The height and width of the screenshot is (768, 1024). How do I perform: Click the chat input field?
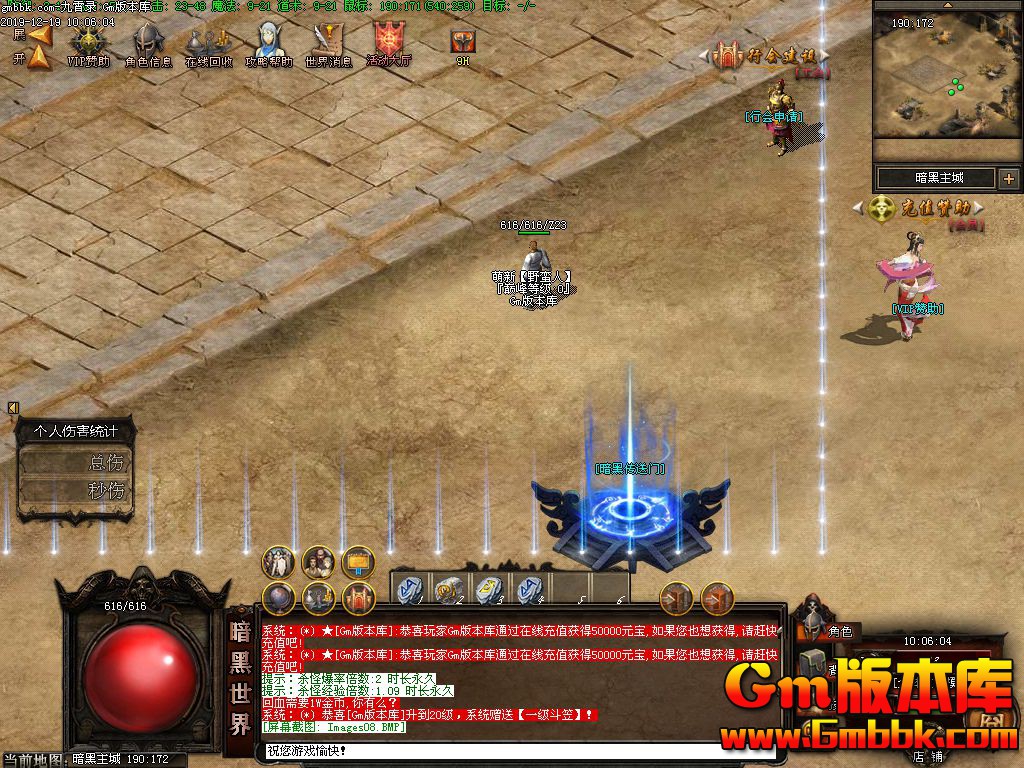pos(490,750)
